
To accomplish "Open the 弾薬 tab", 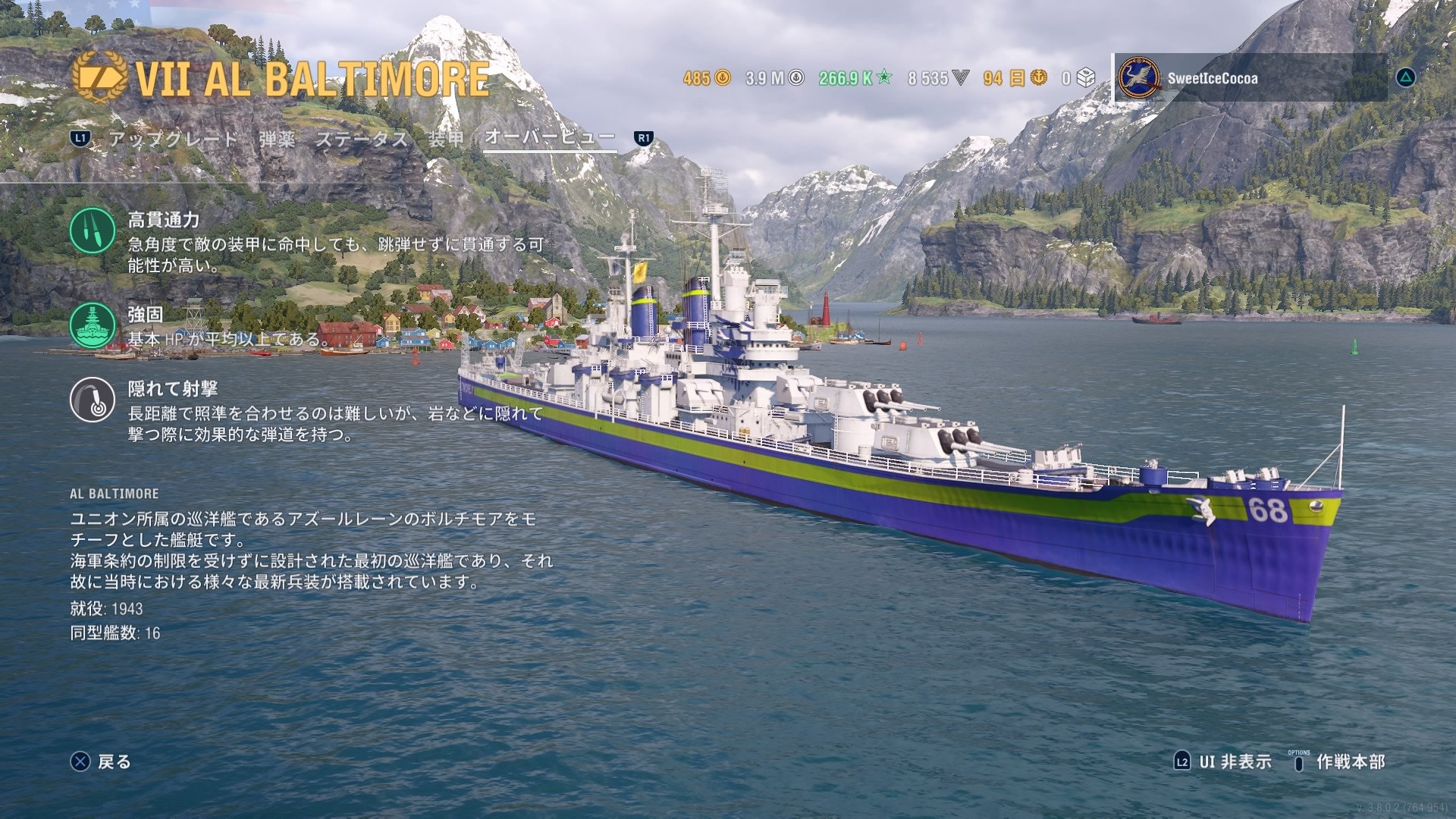I will pos(277,139).
